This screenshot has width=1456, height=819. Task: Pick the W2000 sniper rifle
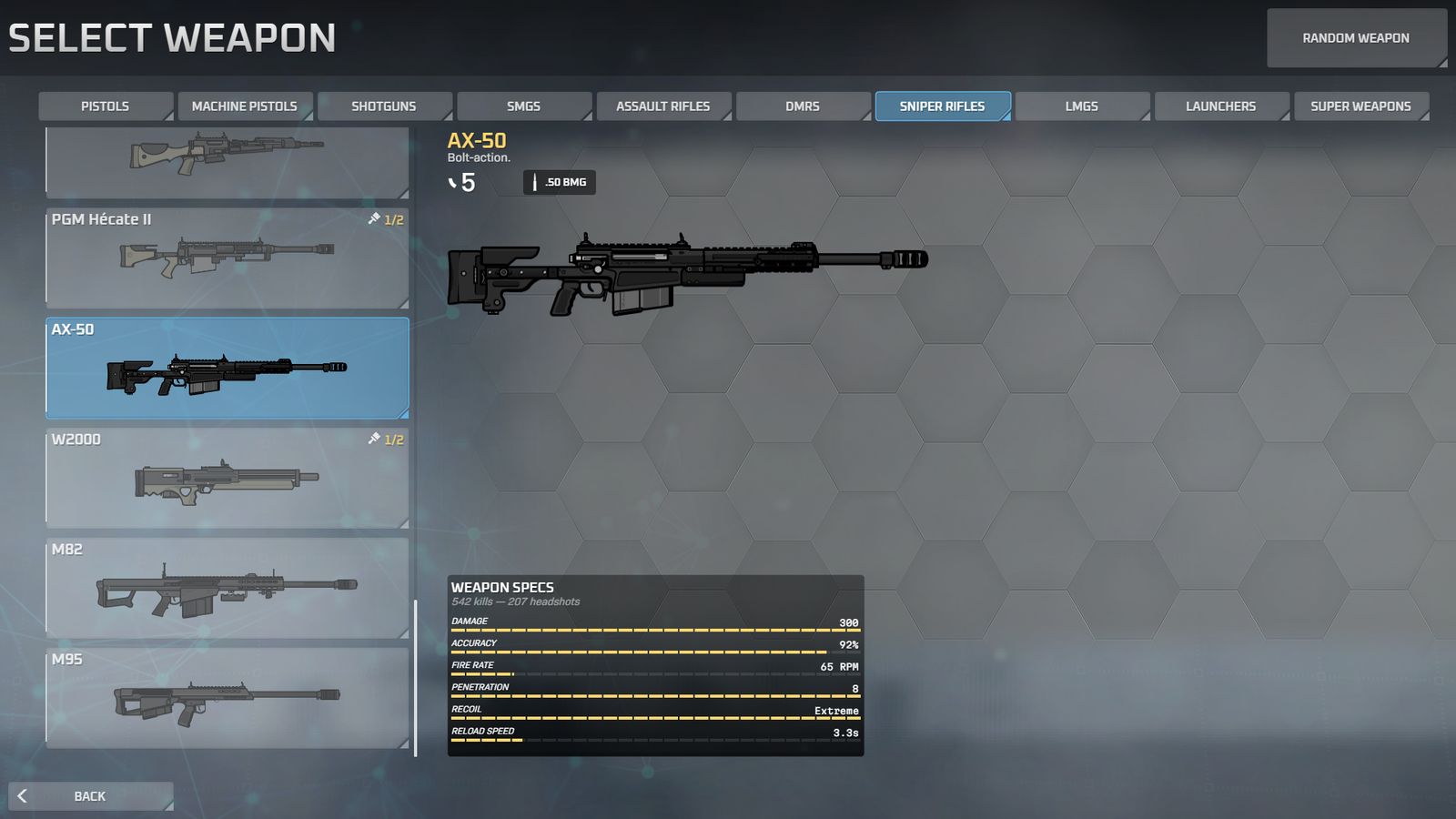[227, 479]
